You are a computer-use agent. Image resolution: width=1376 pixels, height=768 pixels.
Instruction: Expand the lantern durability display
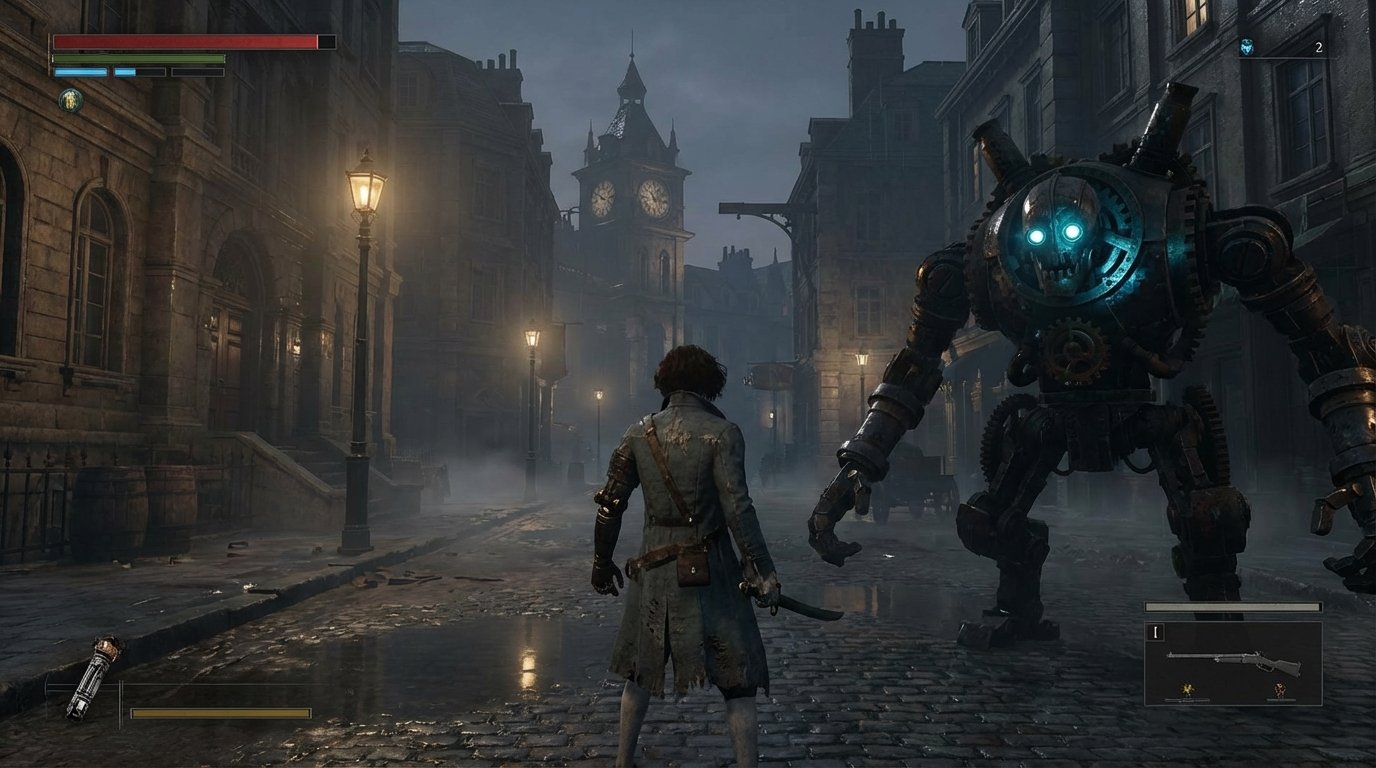tap(221, 713)
